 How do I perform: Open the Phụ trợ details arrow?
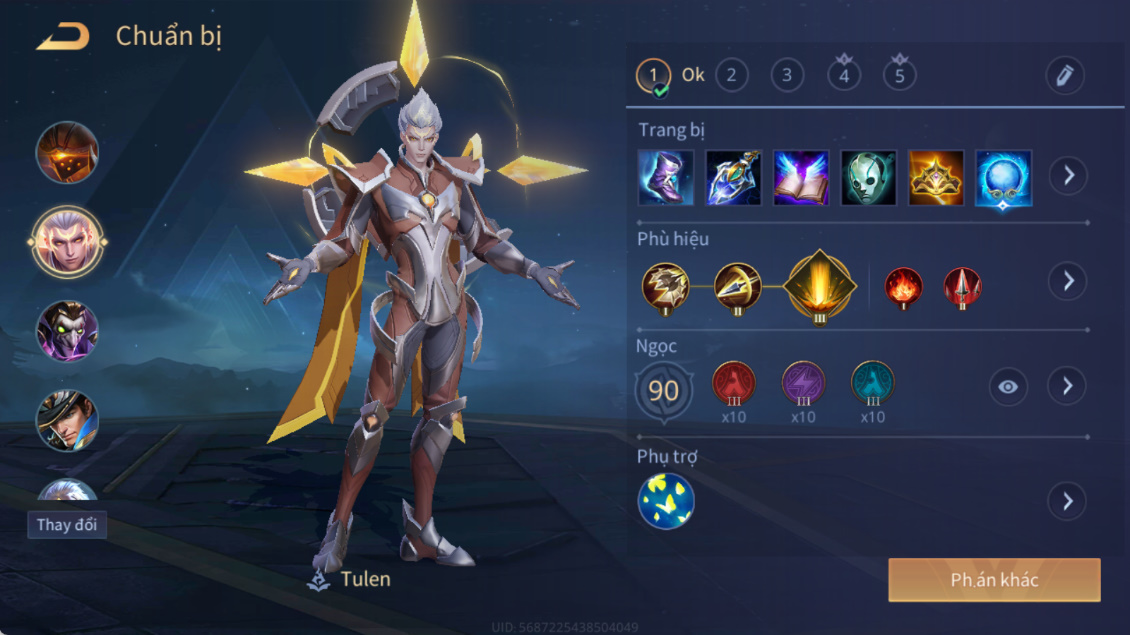tap(1068, 501)
